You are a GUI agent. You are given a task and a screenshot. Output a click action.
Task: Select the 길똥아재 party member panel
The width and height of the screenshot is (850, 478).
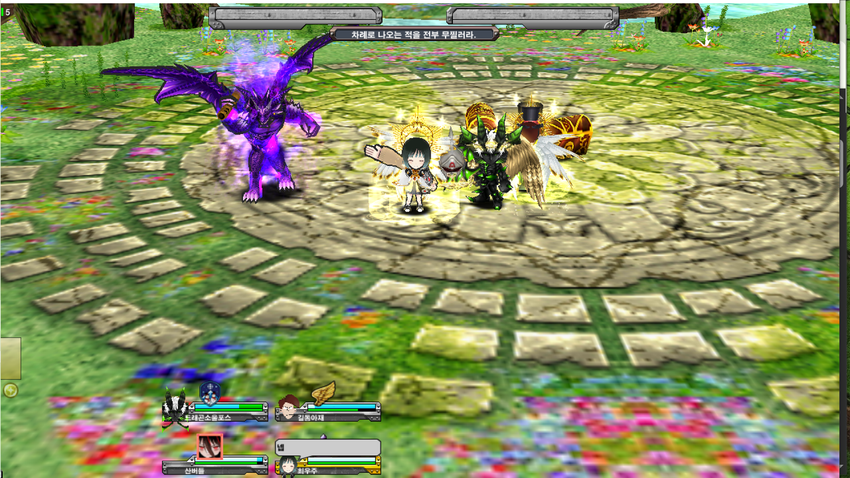340,409
